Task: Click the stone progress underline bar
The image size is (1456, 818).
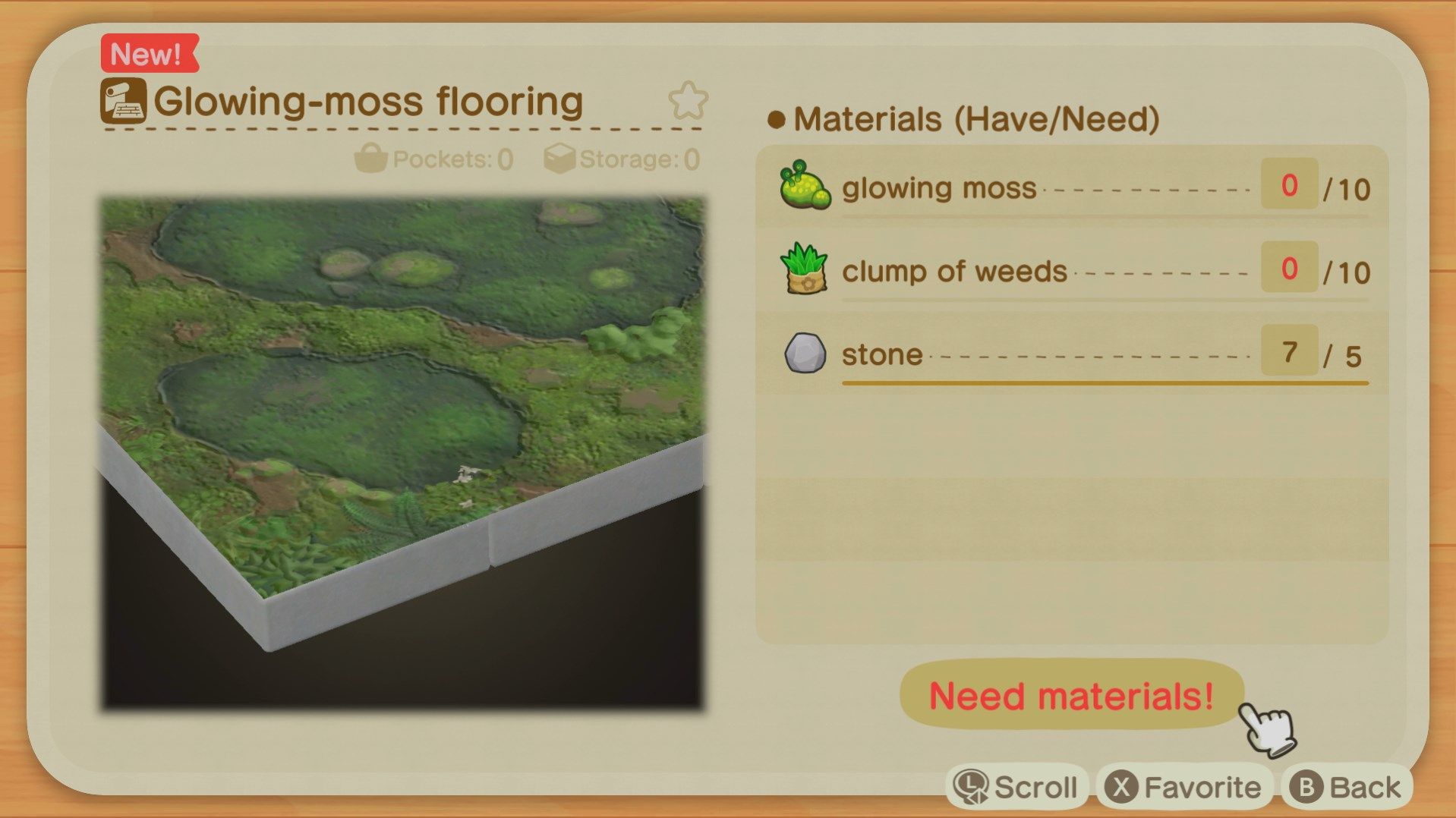Action: tap(1101, 383)
